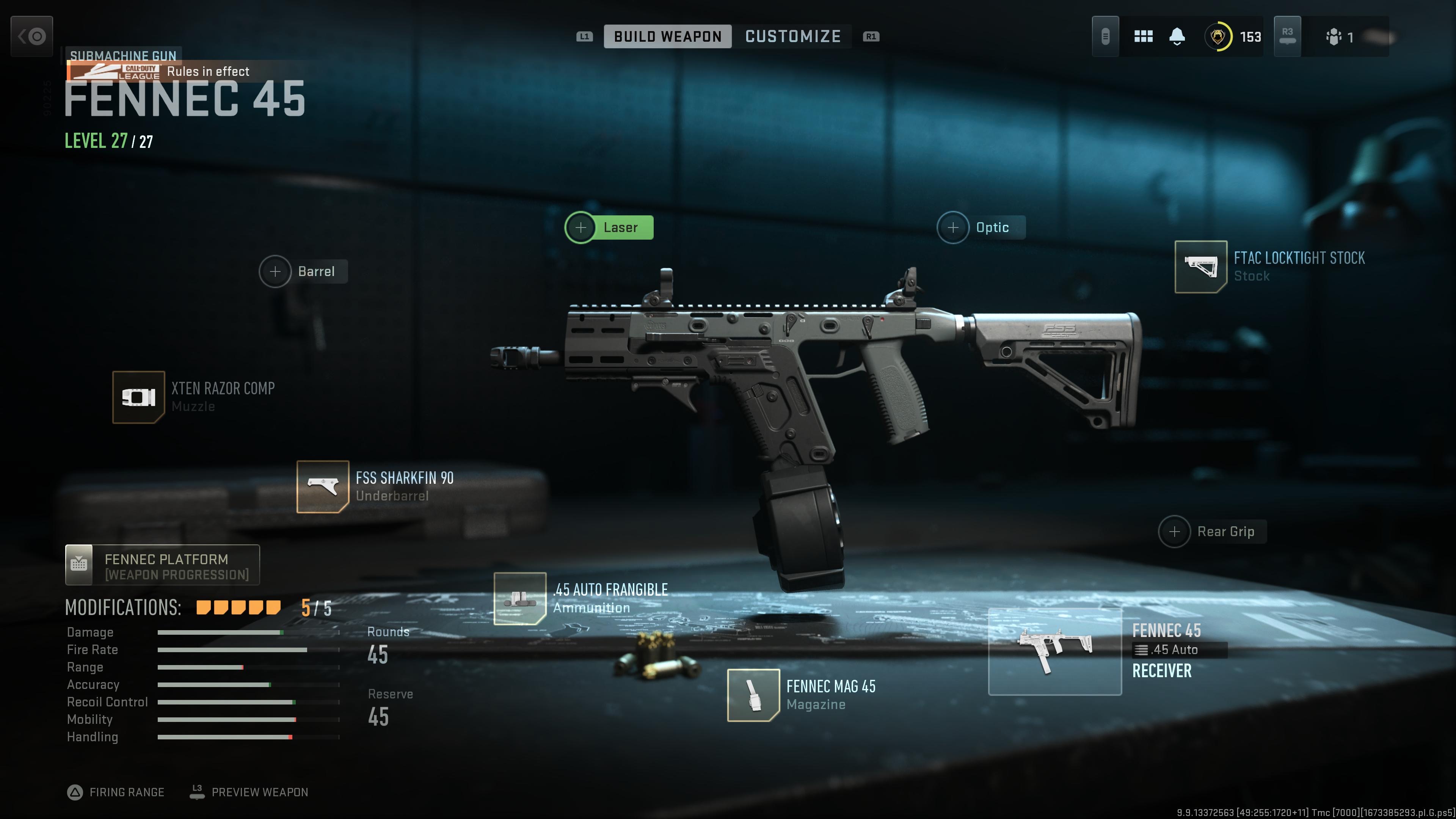Add a Laser attachment
Screen dimensions: 1456x819
pos(609,228)
